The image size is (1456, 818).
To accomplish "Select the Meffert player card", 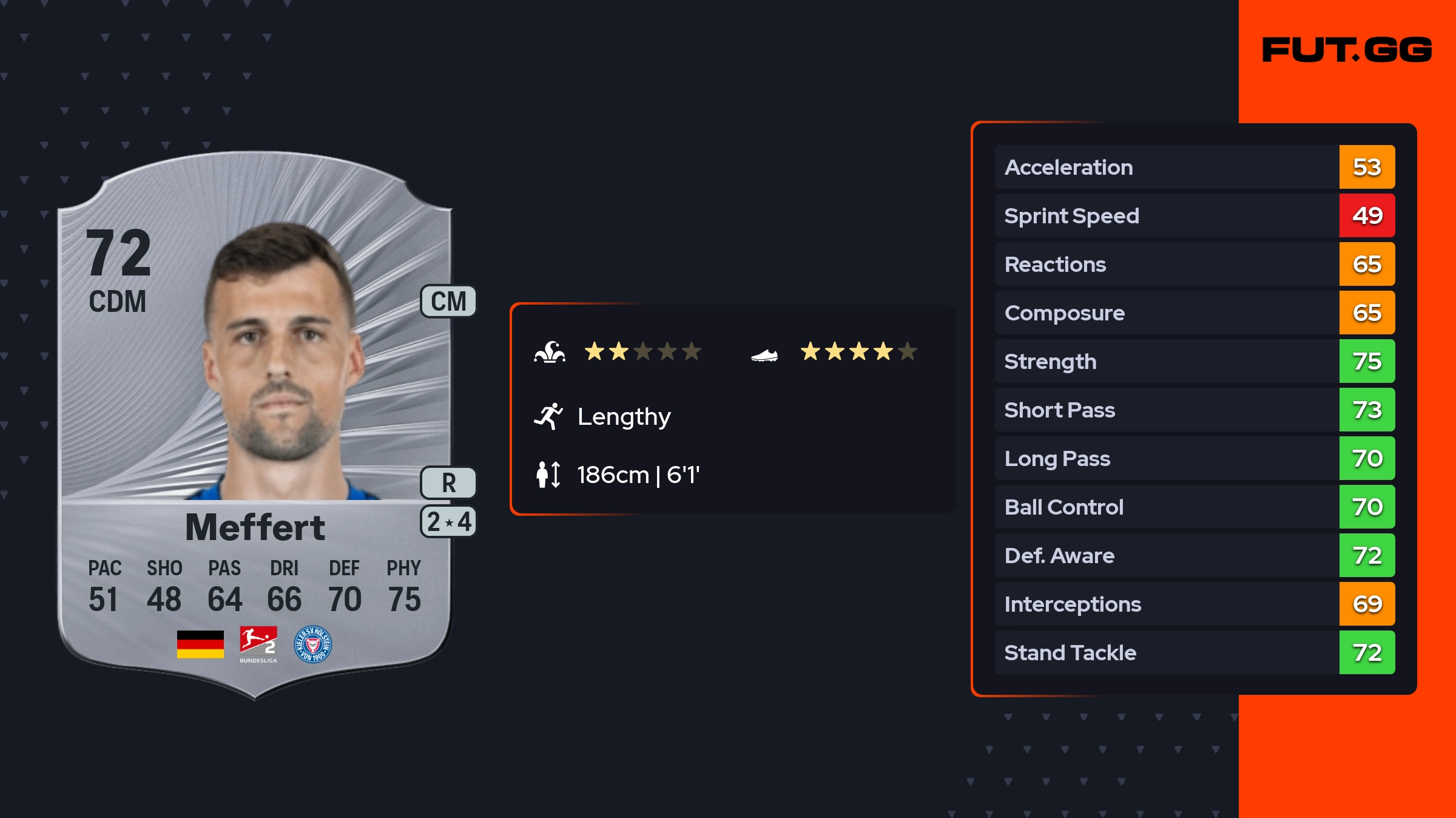I will (x=255, y=425).
